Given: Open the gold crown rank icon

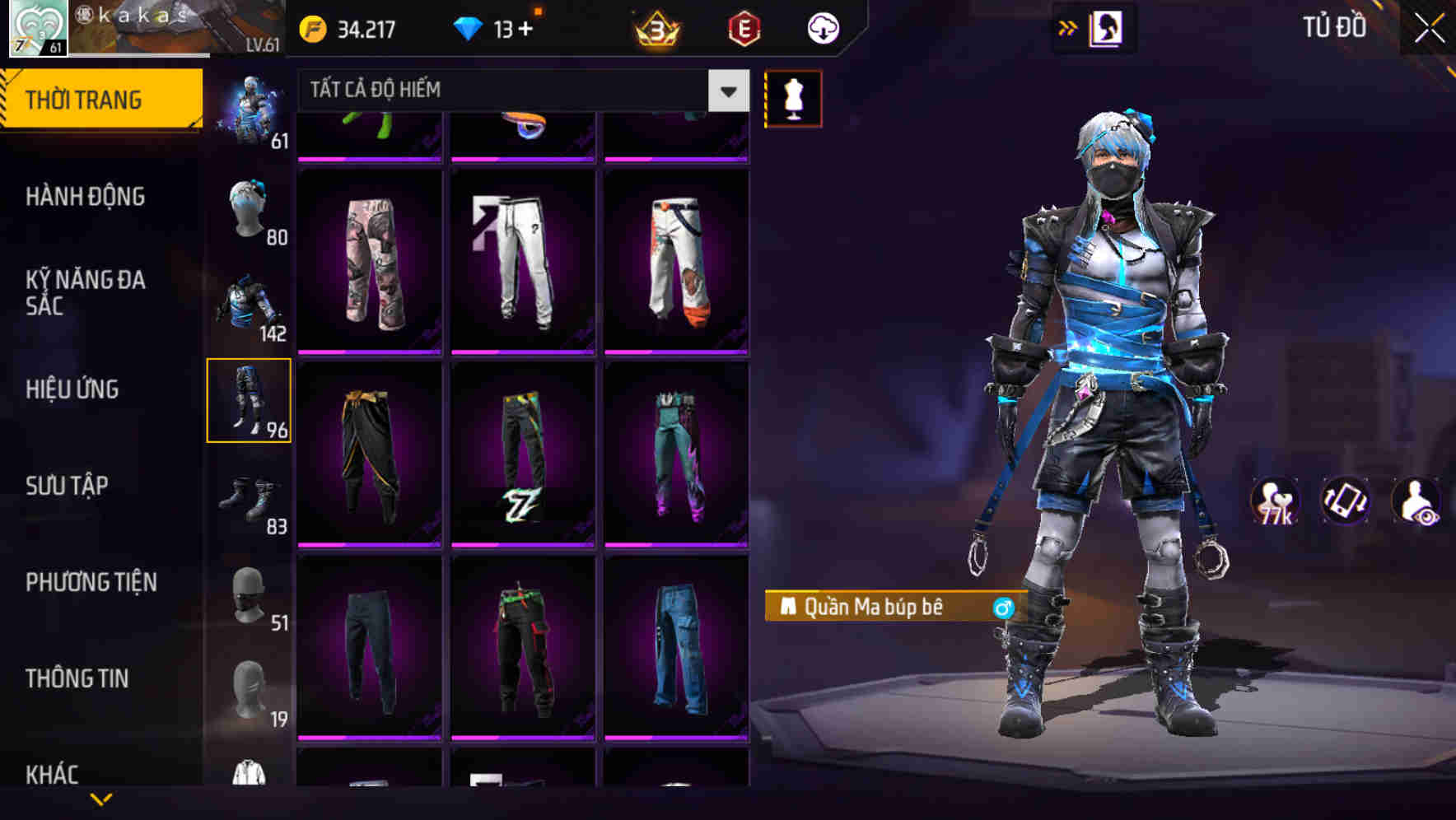Looking at the screenshot, I should tap(659, 27).
